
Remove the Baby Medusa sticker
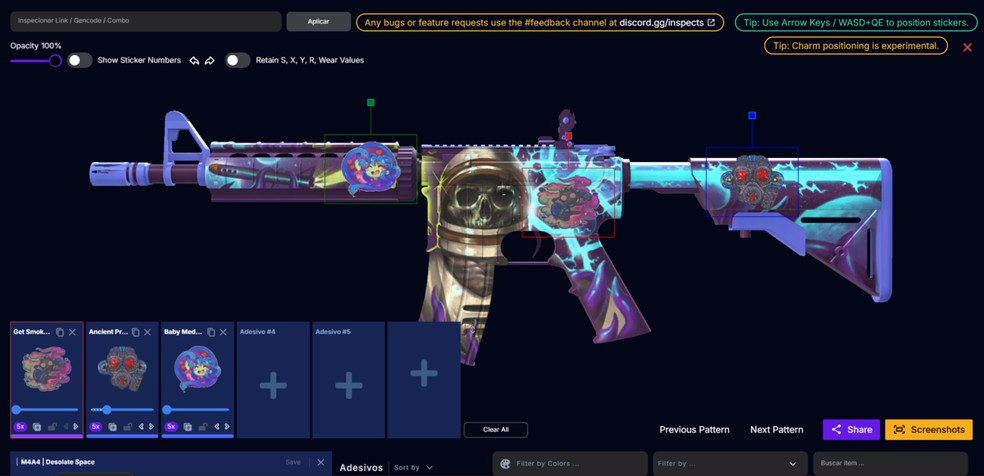[223, 332]
